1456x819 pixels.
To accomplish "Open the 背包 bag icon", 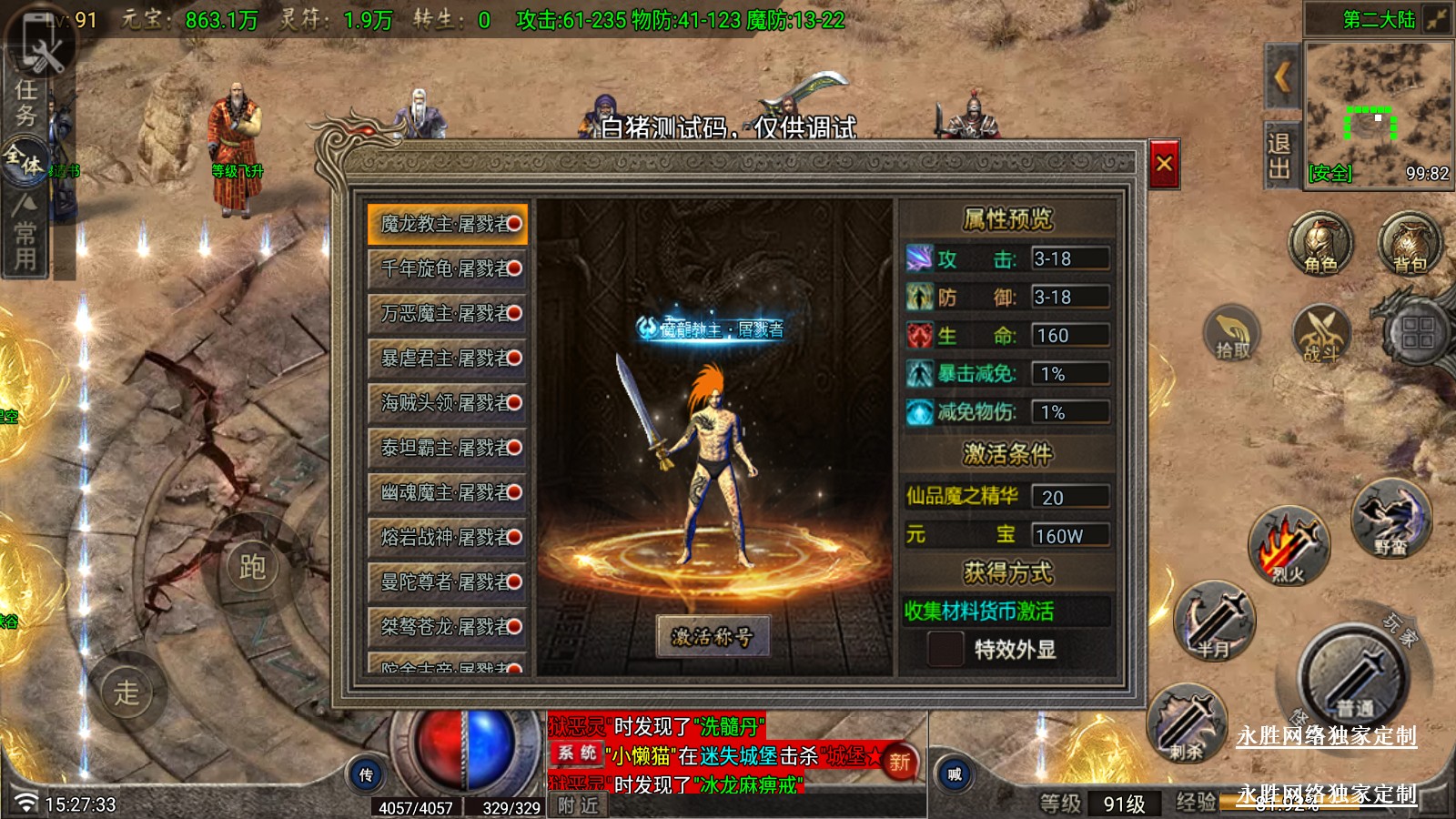I will tap(1410, 245).
